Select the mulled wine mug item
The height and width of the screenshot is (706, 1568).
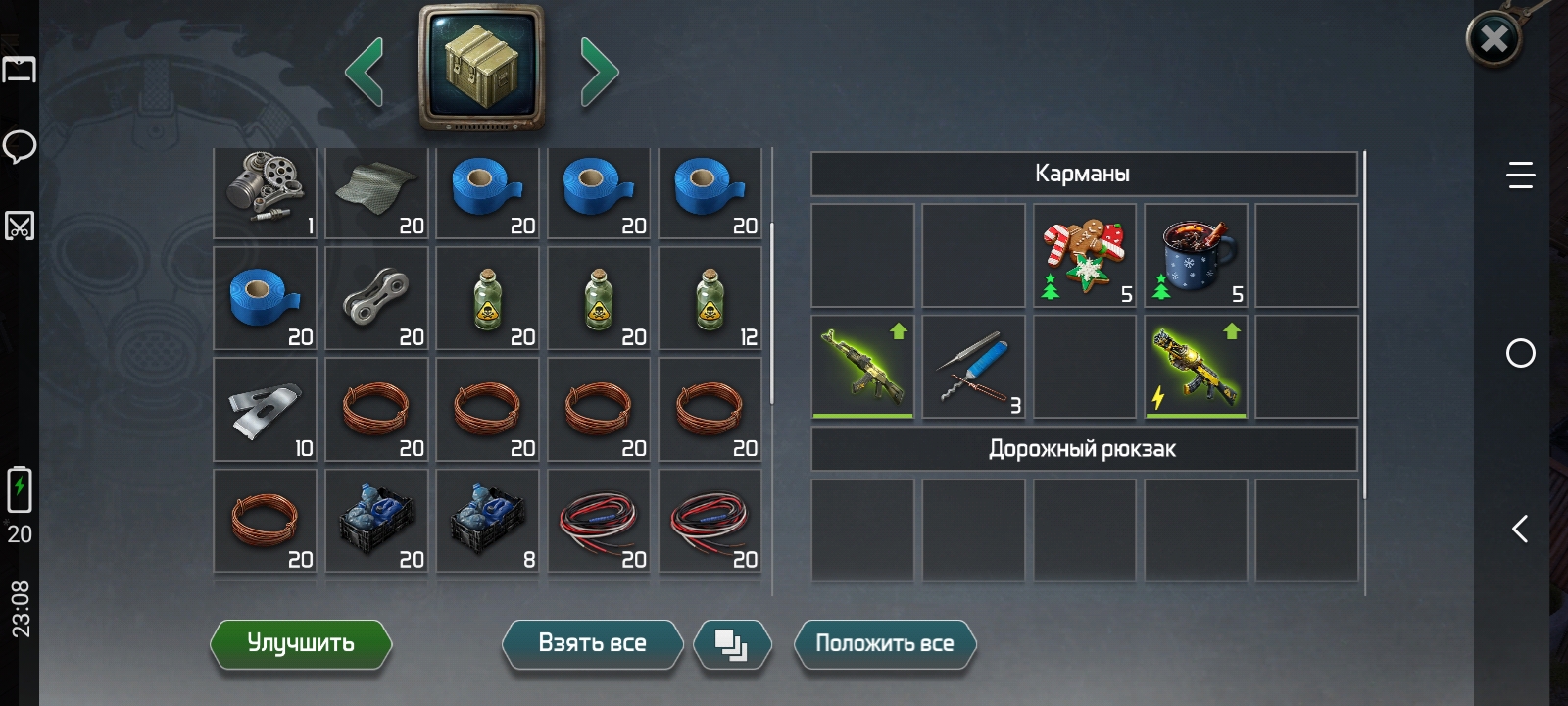click(x=1196, y=256)
